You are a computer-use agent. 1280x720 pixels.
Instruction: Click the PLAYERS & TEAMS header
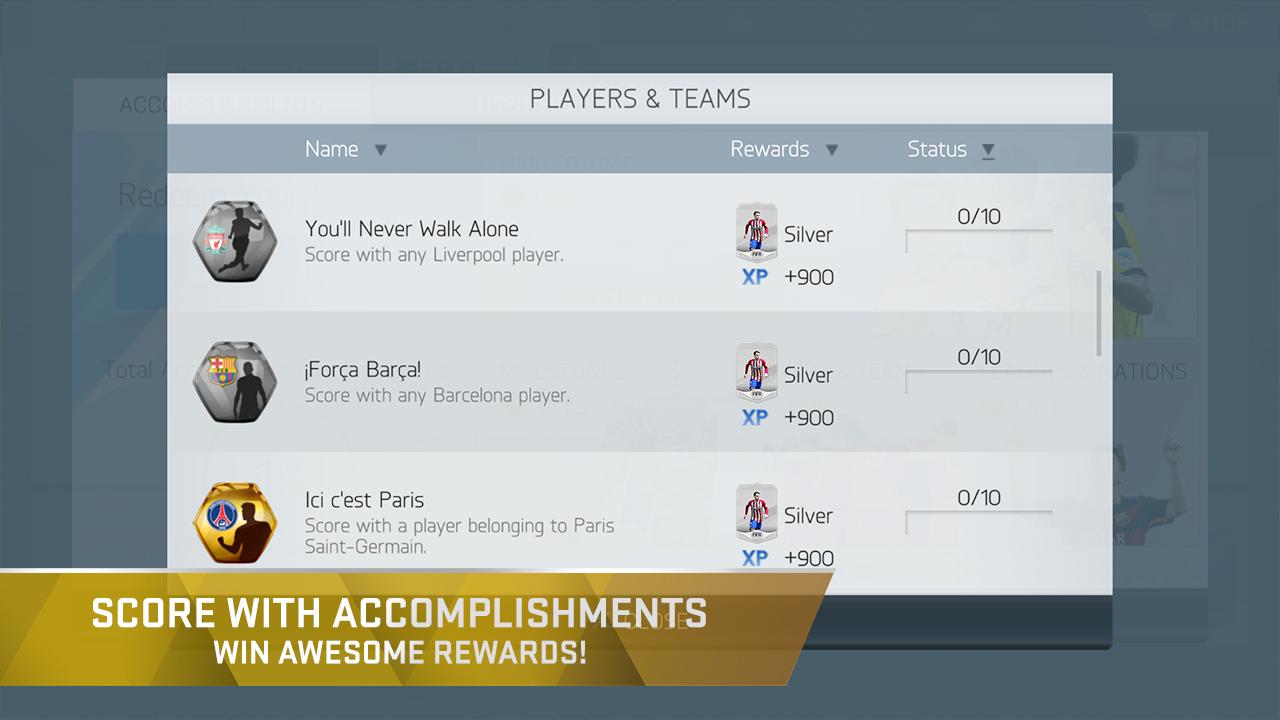coord(640,98)
